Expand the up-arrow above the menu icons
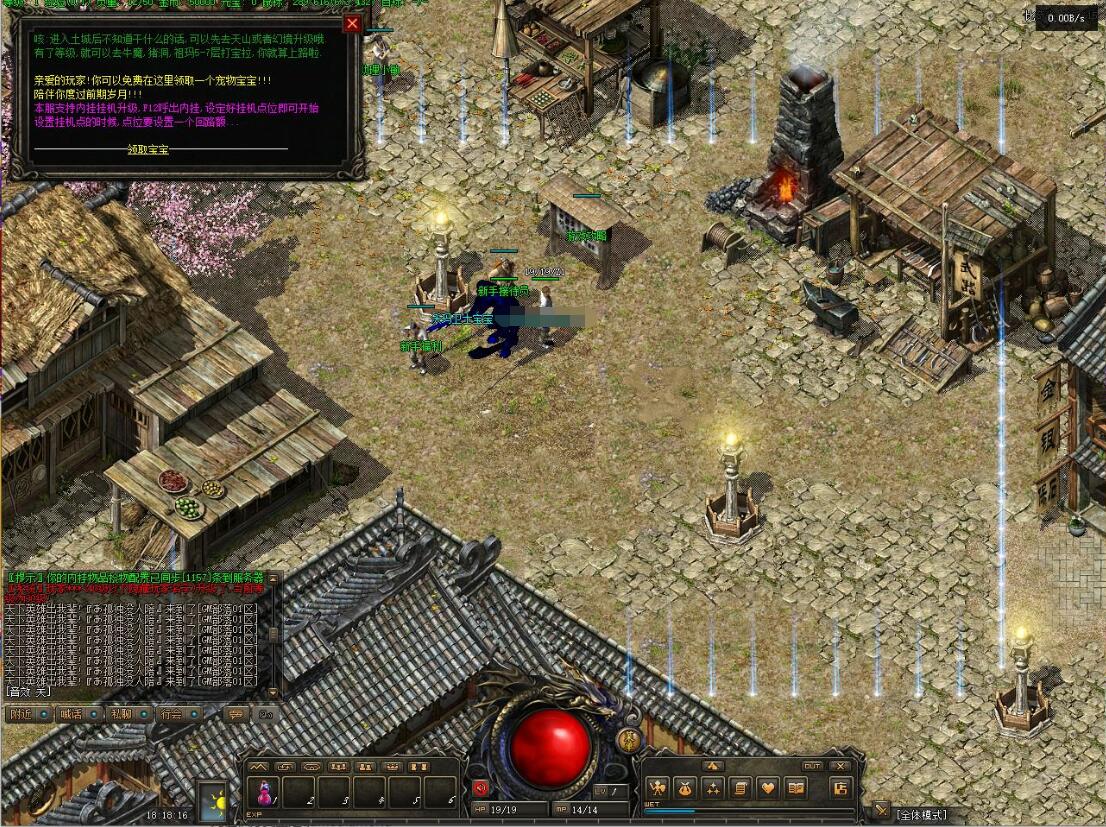The image size is (1106, 827). [x=712, y=766]
